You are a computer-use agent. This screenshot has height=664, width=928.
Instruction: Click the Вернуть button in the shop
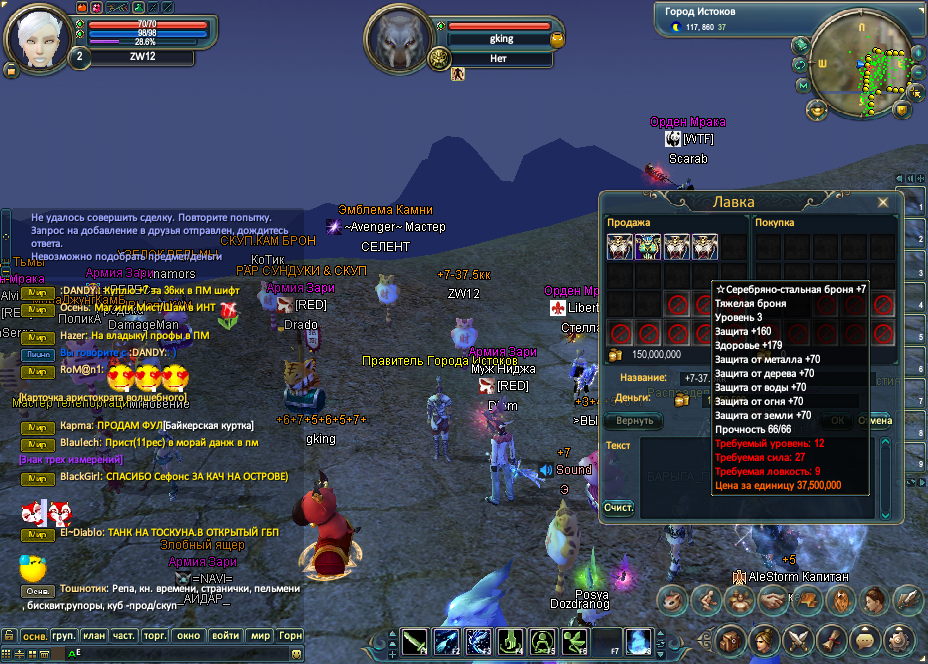pyautogui.click(x=634, y=421)
